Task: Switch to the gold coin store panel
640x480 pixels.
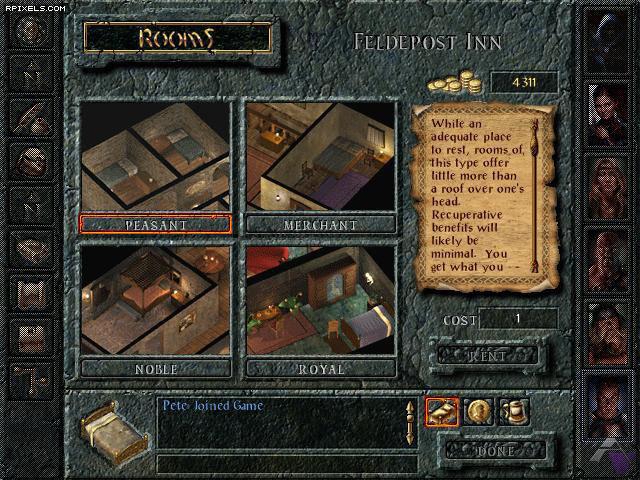Action: 477,410
